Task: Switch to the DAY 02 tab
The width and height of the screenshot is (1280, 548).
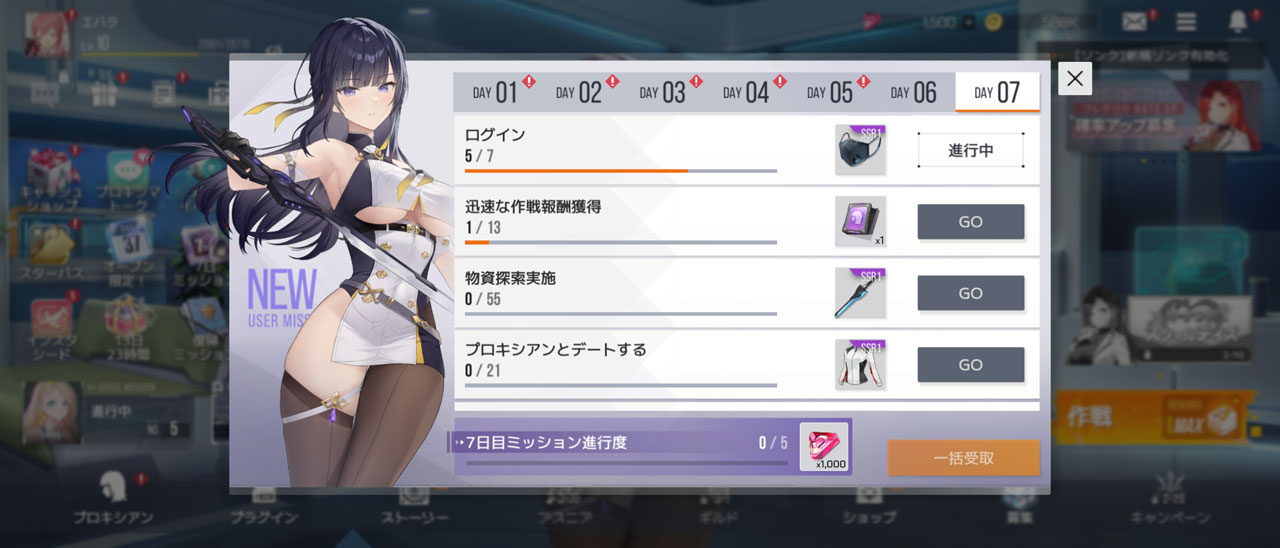Action: click(579, 93)
